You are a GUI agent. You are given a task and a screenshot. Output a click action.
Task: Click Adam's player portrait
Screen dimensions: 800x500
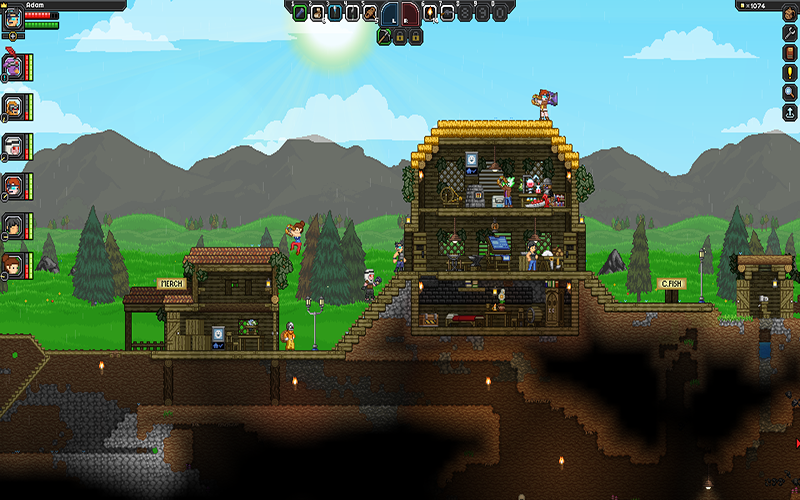click(x=13, y=19)
